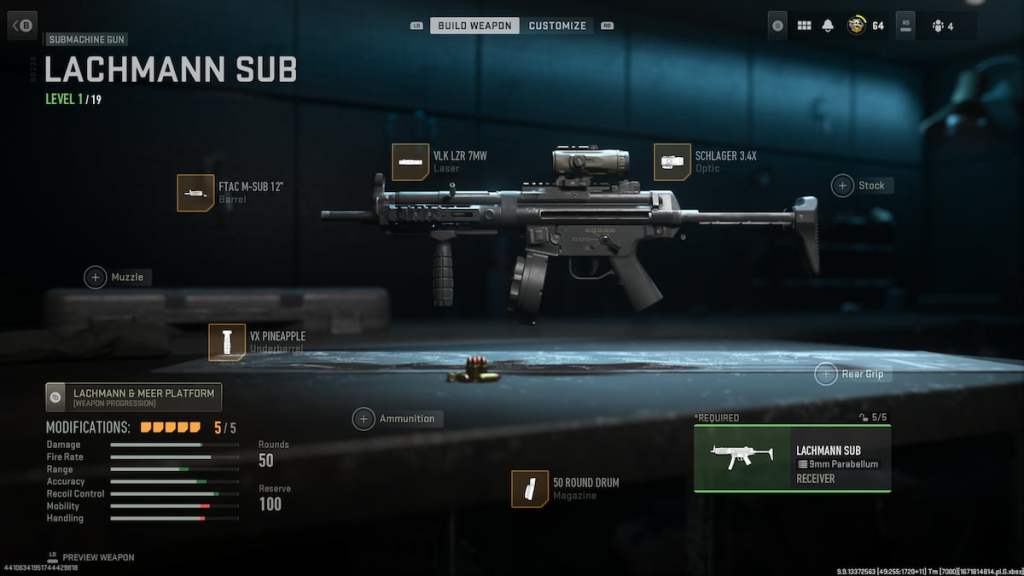
Task: Choose the VLK LZR 7MW laser slot
Action: coord(410,162)
